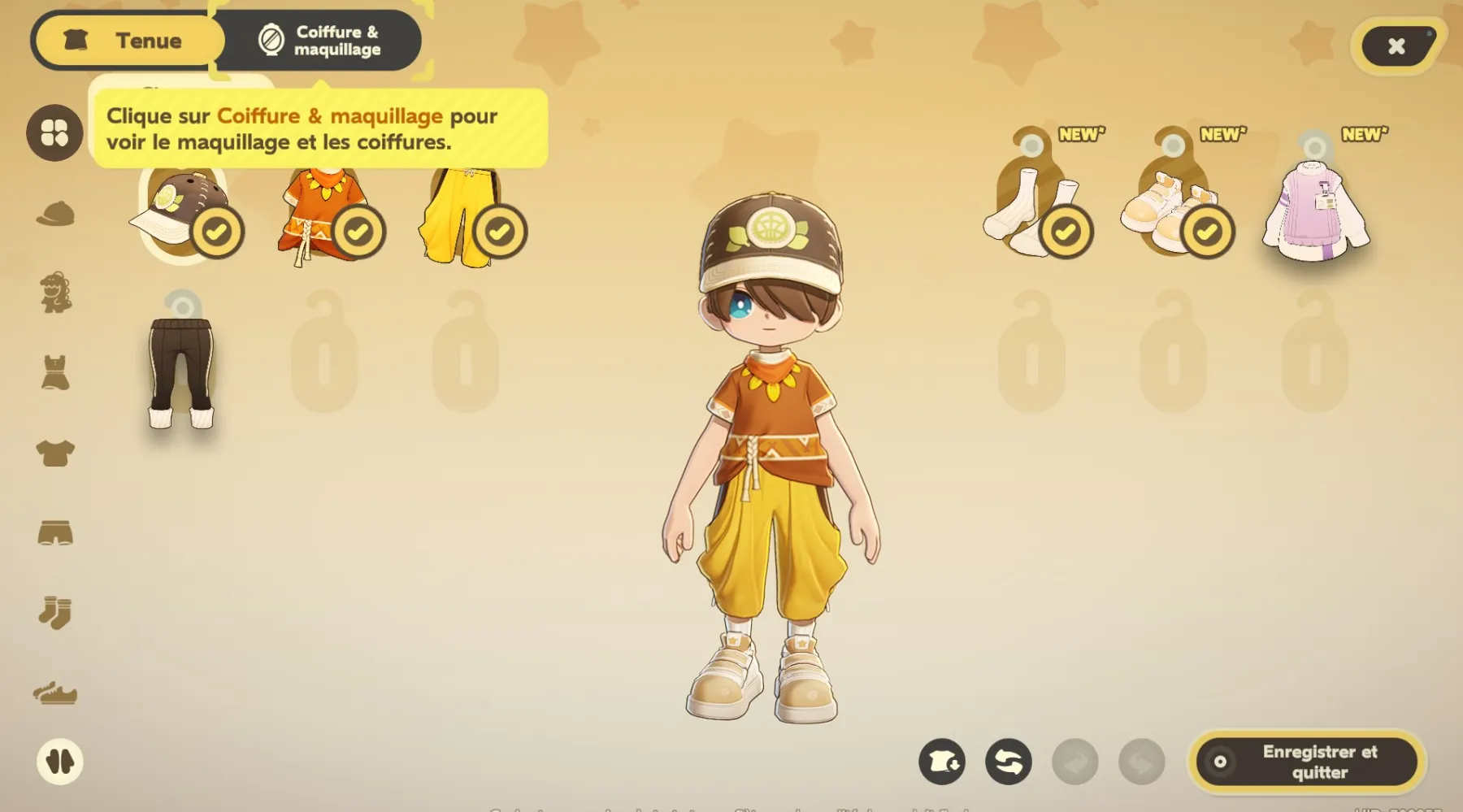Click Enregistrer et quitter
The height and width of the screenshot is (812, 1463).
pyautogui.click(x=1307, y=762)
